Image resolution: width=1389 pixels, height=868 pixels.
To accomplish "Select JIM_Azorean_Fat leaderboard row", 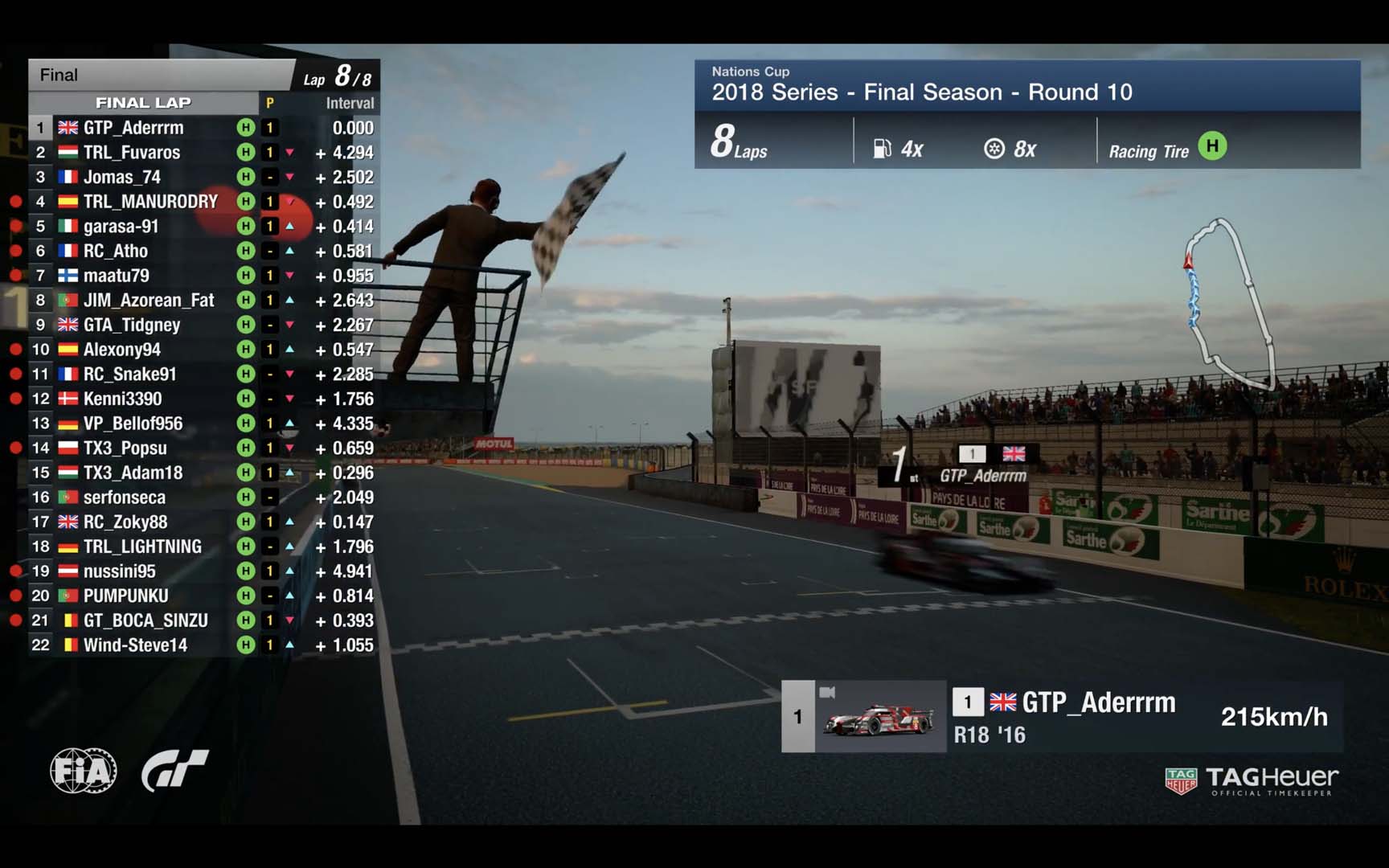I will tap(149, 301).
